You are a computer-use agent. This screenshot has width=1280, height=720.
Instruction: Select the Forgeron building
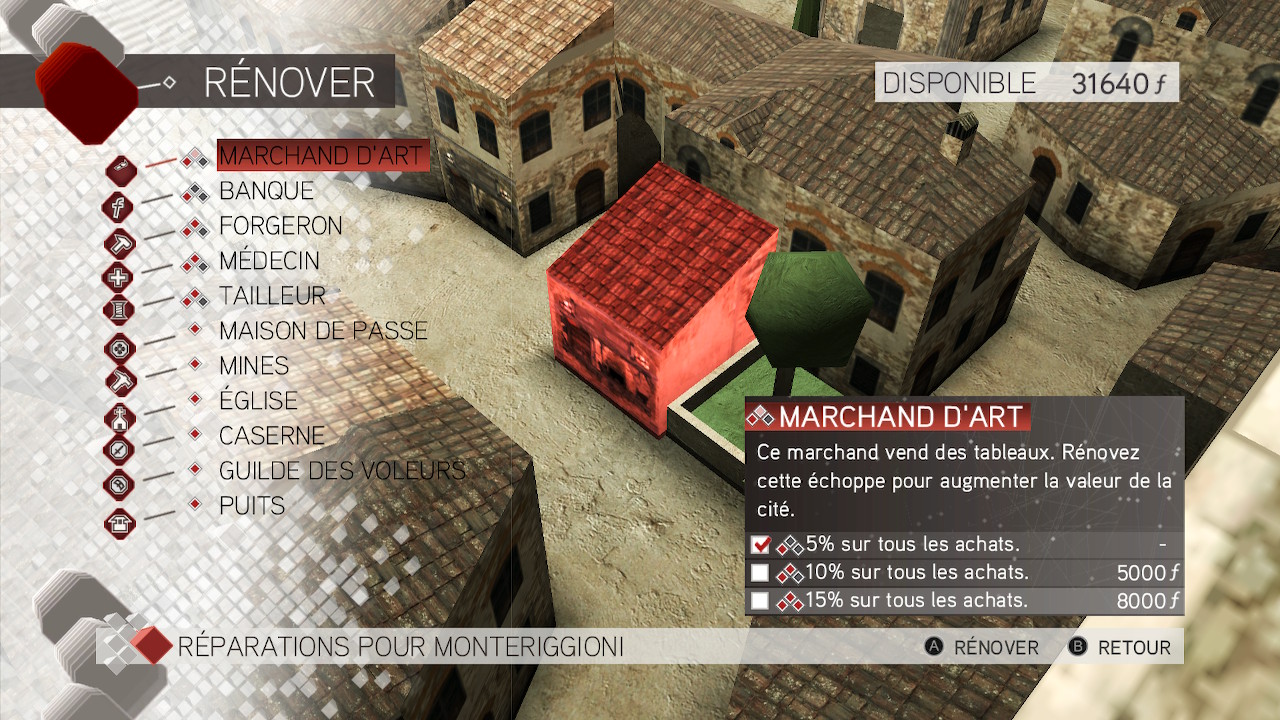(x=280, y=226)
